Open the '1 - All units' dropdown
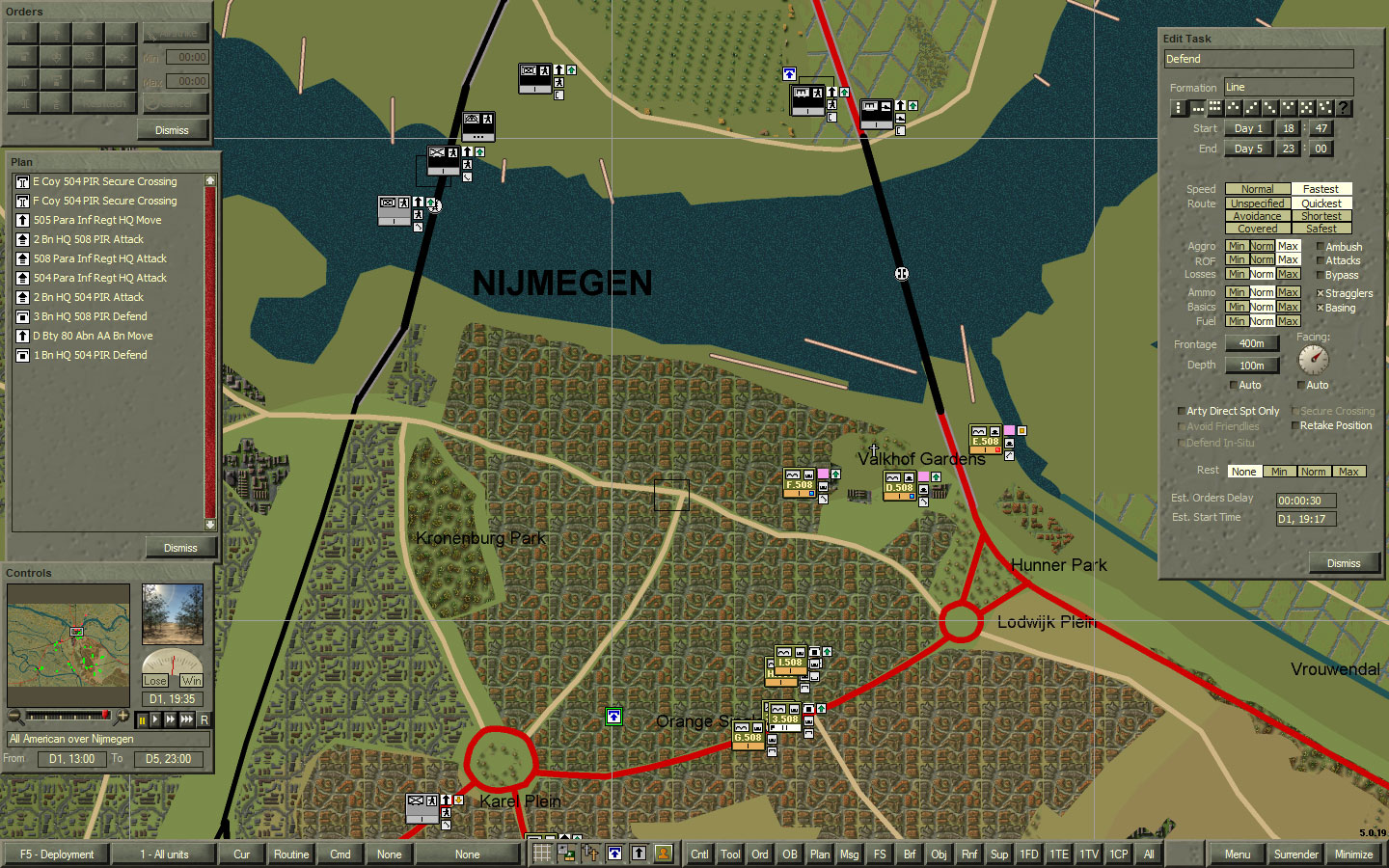Viewport: 1389px width, 868px height. coord(164,854)
